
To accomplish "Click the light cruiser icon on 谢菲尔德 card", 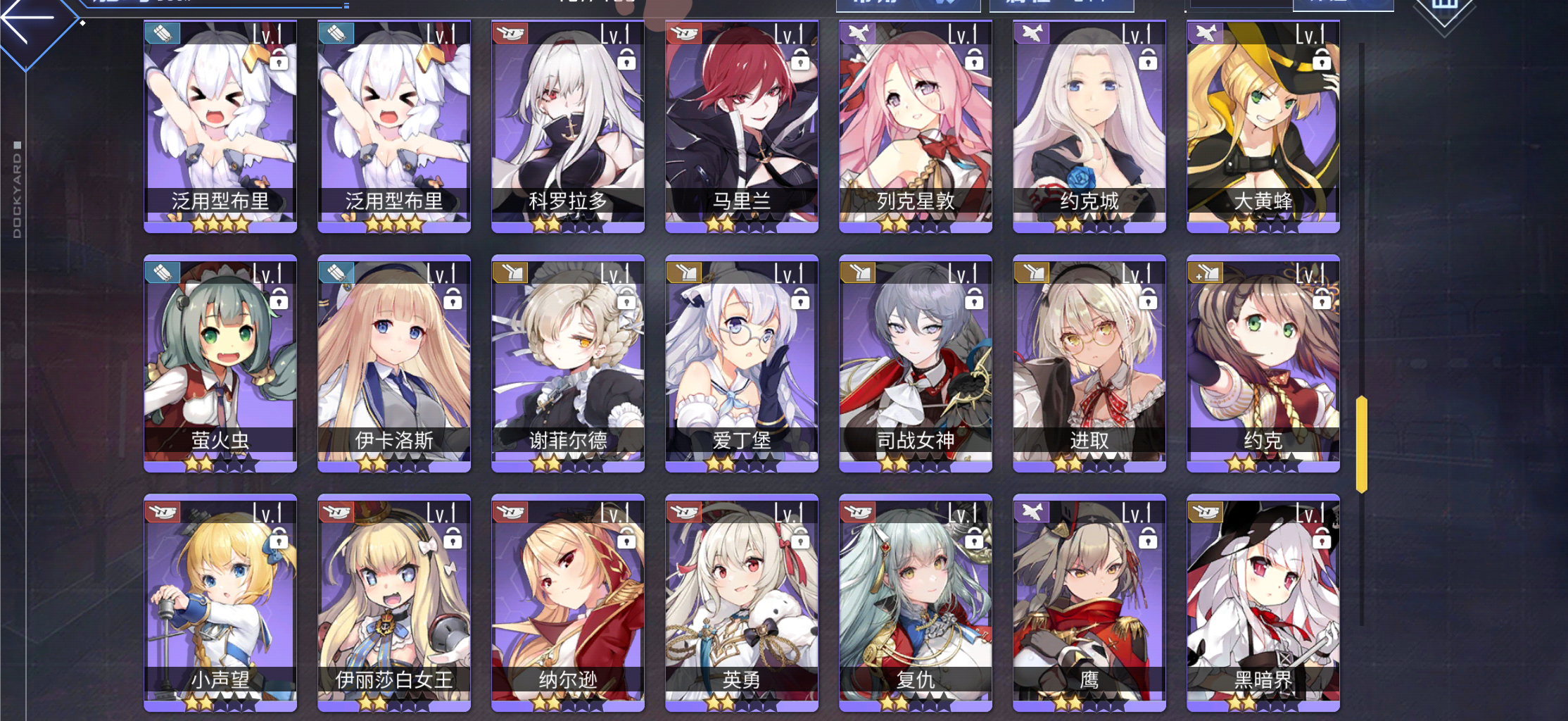I will coord(509,272).
